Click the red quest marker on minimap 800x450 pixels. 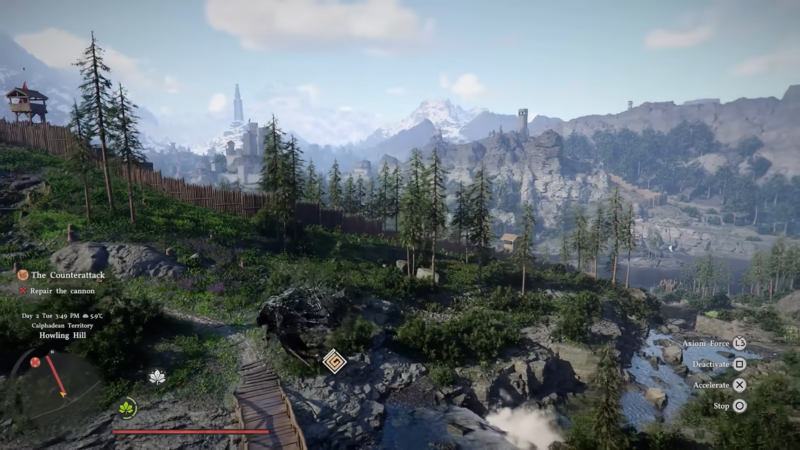(x=35, y=362)
